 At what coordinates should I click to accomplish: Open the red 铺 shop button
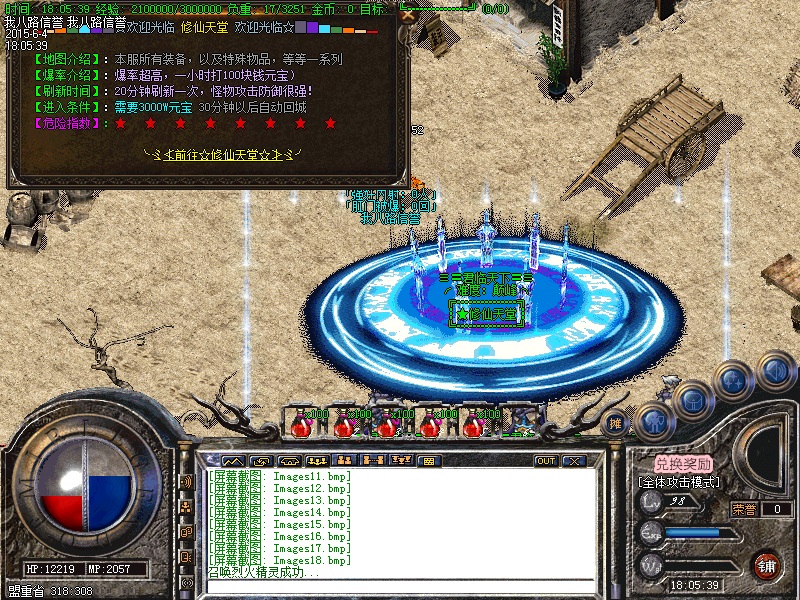coord(766,564)
